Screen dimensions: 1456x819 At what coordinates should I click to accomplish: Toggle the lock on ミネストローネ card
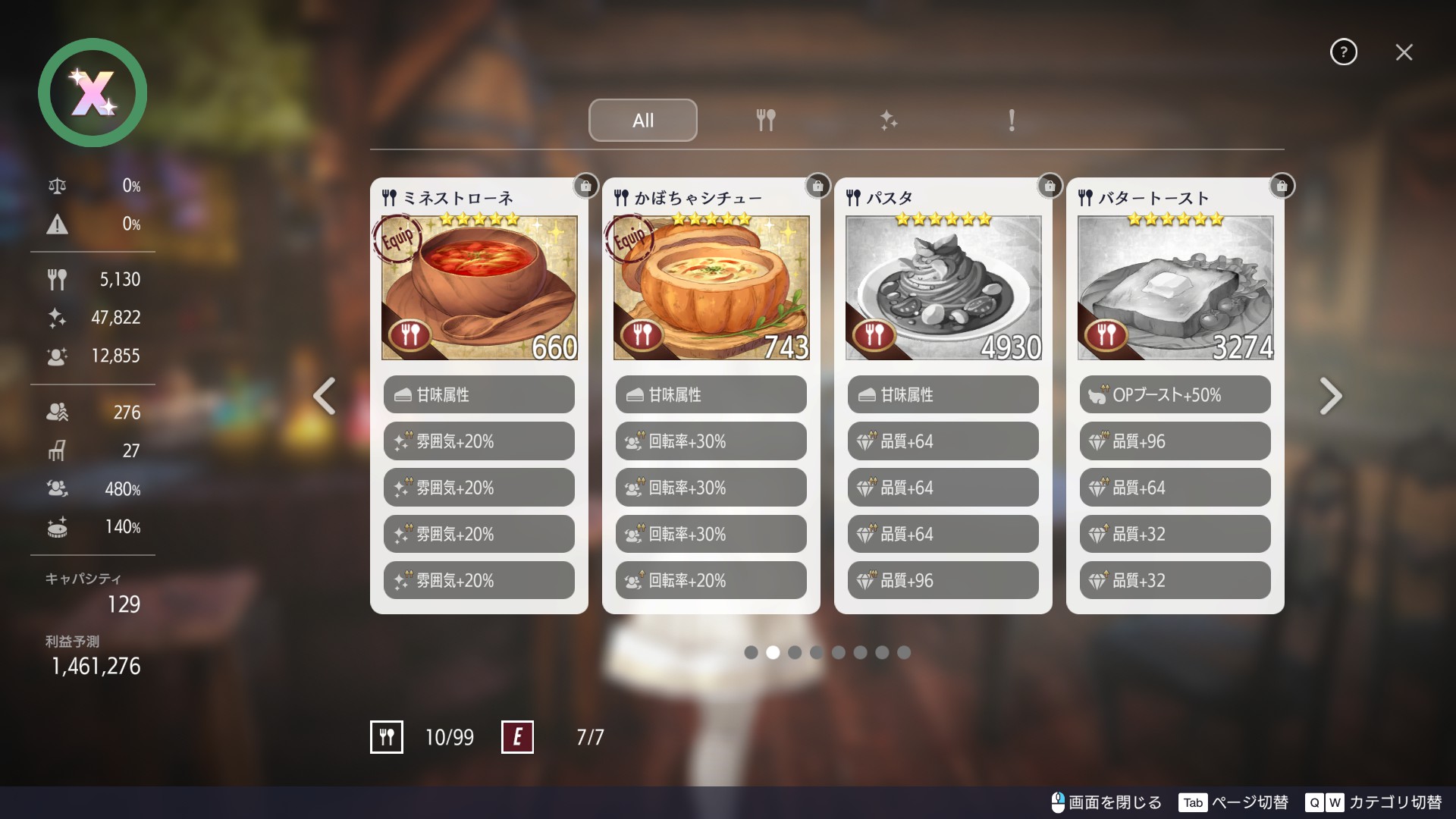click(x=585, y=186)
